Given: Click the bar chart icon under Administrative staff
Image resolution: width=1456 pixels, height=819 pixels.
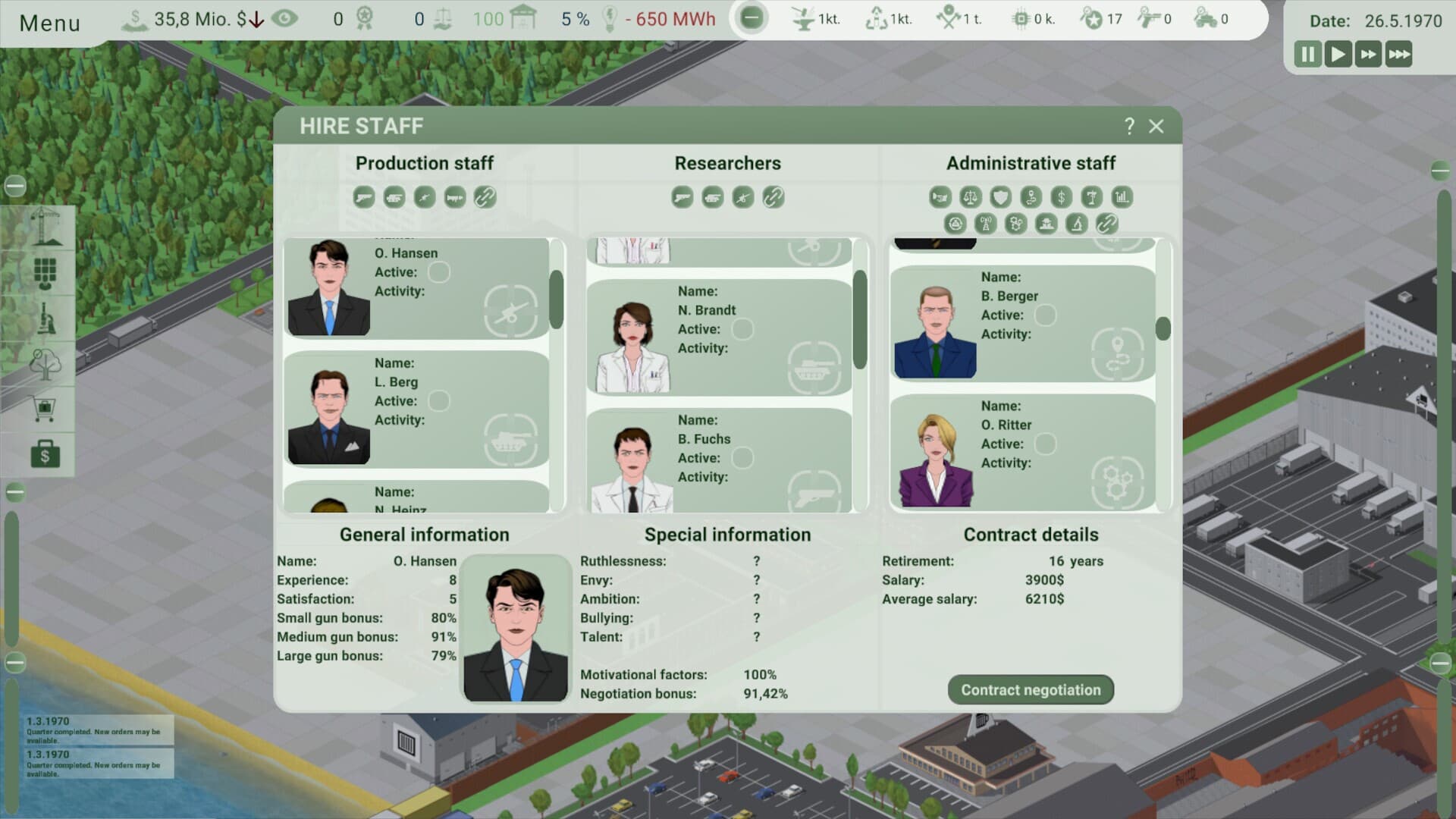Looking at the screenshot, I should pos(1122,197).
